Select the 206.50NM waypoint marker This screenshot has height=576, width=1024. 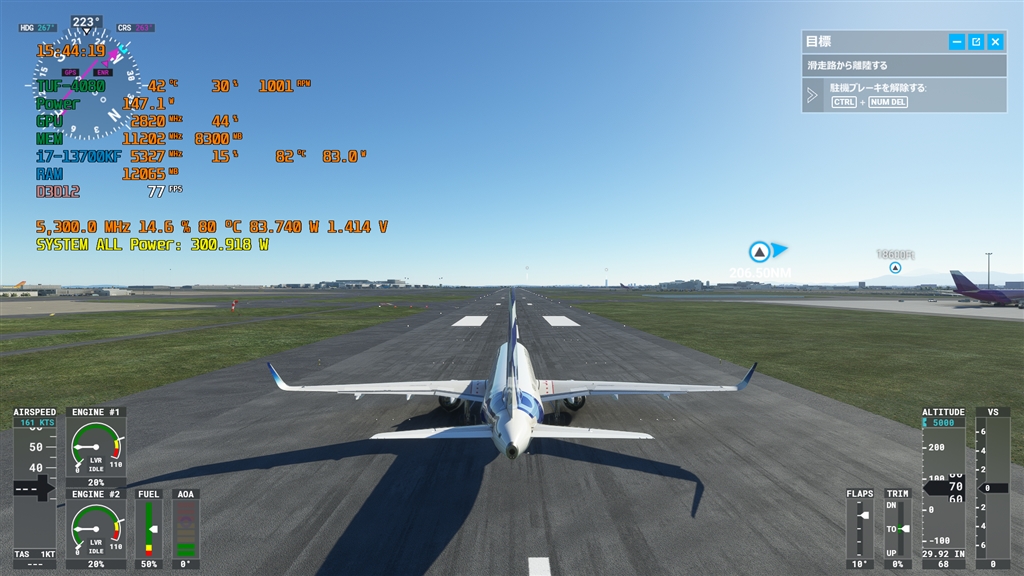(x=760, y=251)
